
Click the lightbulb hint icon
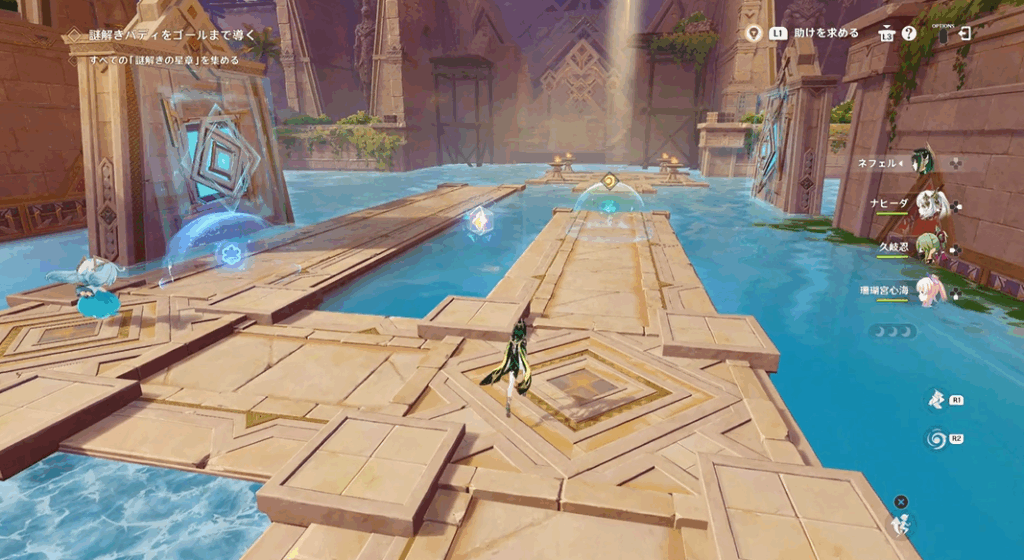pyautogui.click(x=755, y=33)
